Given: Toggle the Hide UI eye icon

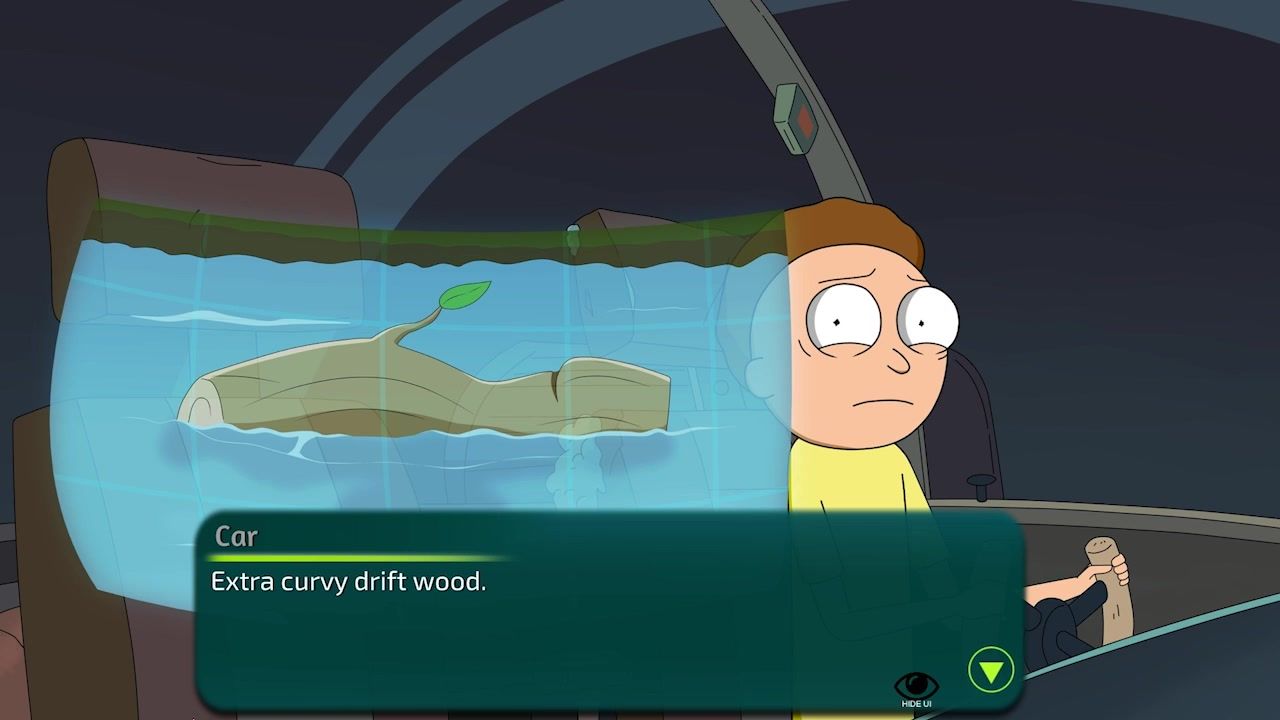Looking at the screenshot, I should [x=916, y=687].
